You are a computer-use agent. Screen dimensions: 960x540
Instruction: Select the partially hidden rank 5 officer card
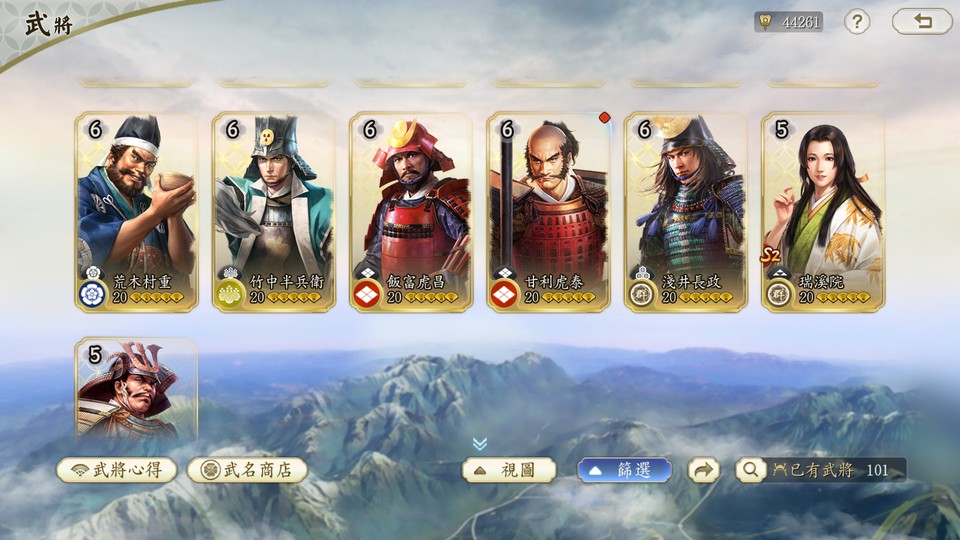tap(136, 385)
